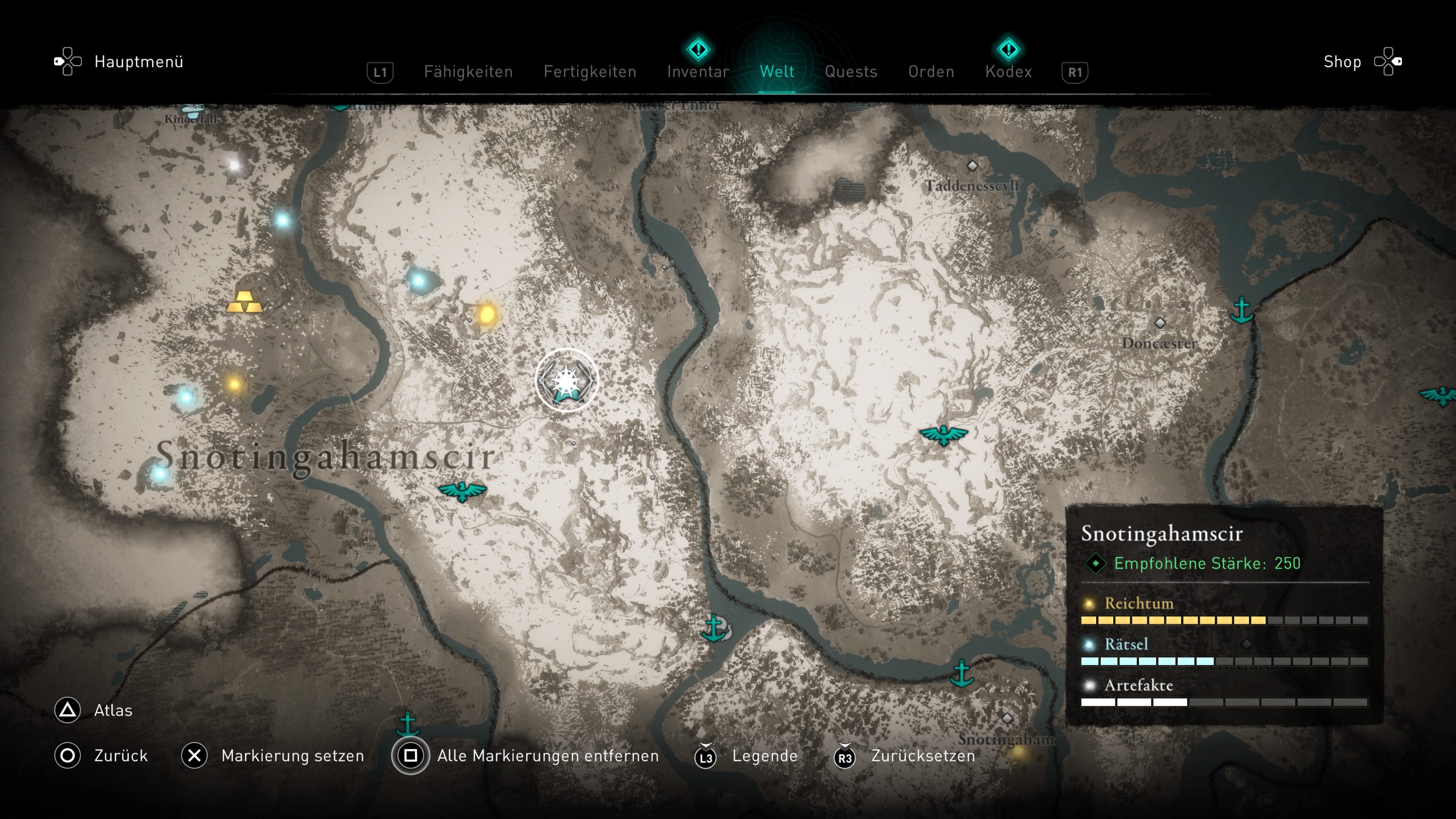Switch to the Quests tab
The height and width of the screenshot is (819, 1456).
coord(850,72)
